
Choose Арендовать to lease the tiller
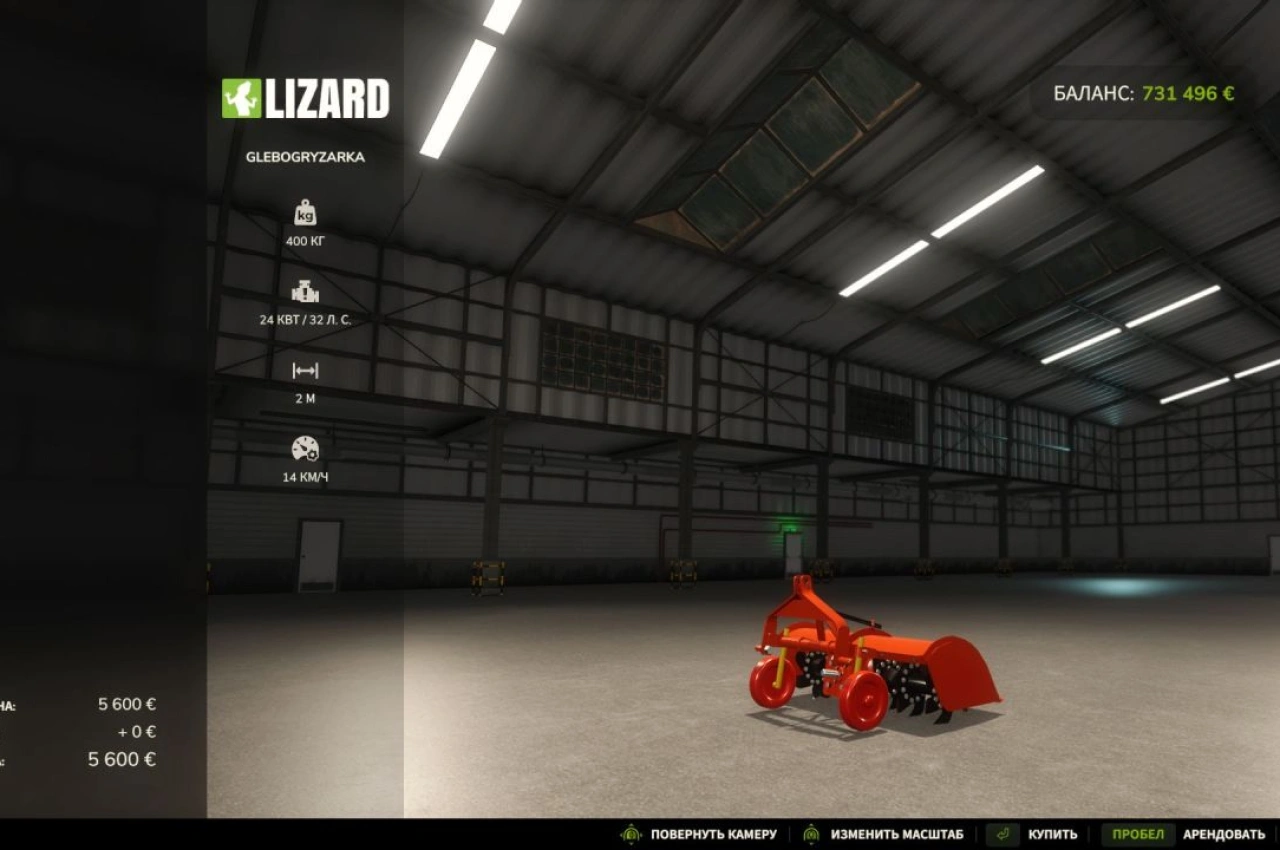(x=1223, y=834)
